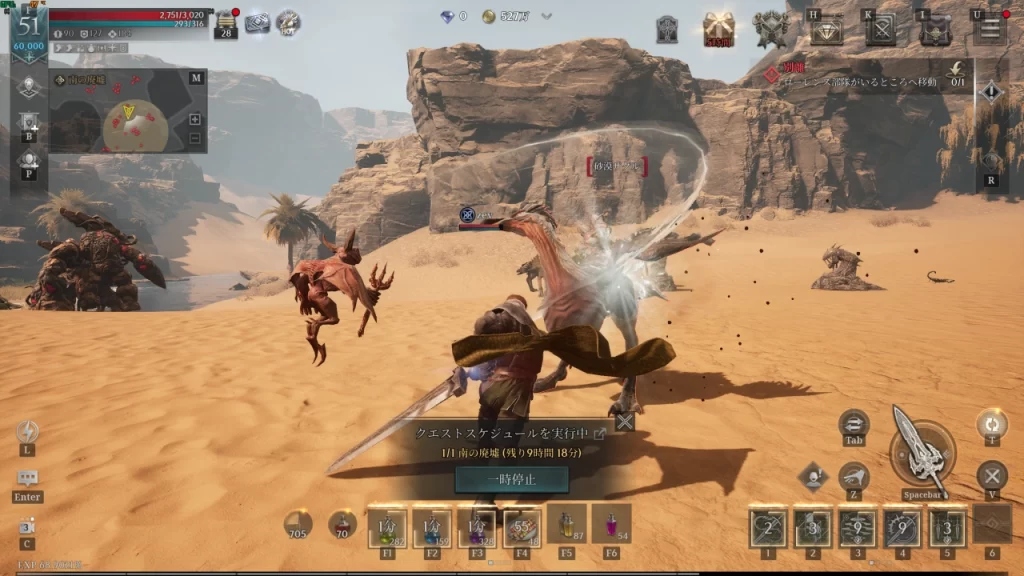Activate the skill in hotbar slot 1

click(768, 527)
